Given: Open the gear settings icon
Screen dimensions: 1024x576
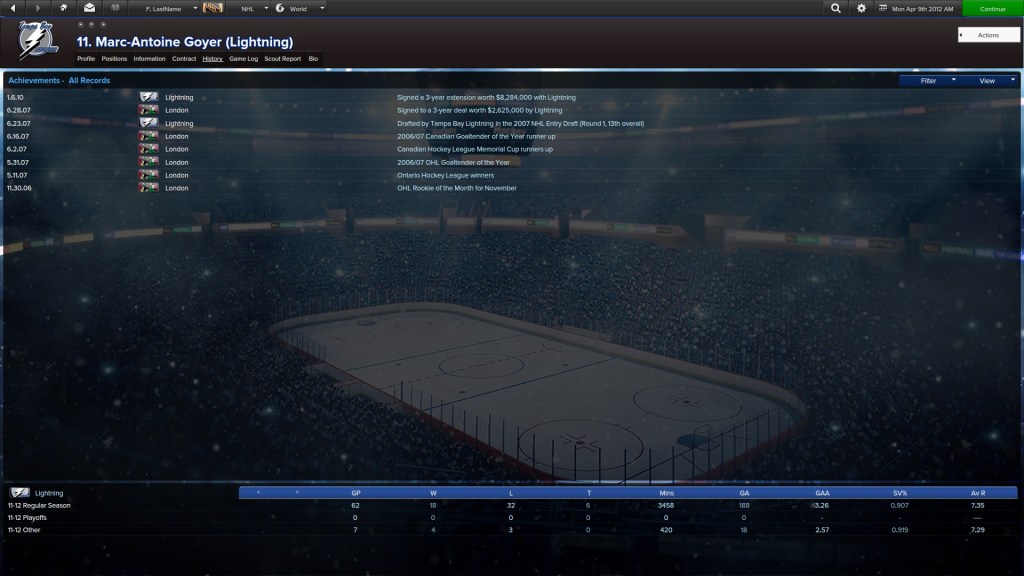Looking at the screenshot, I should 862,8.
